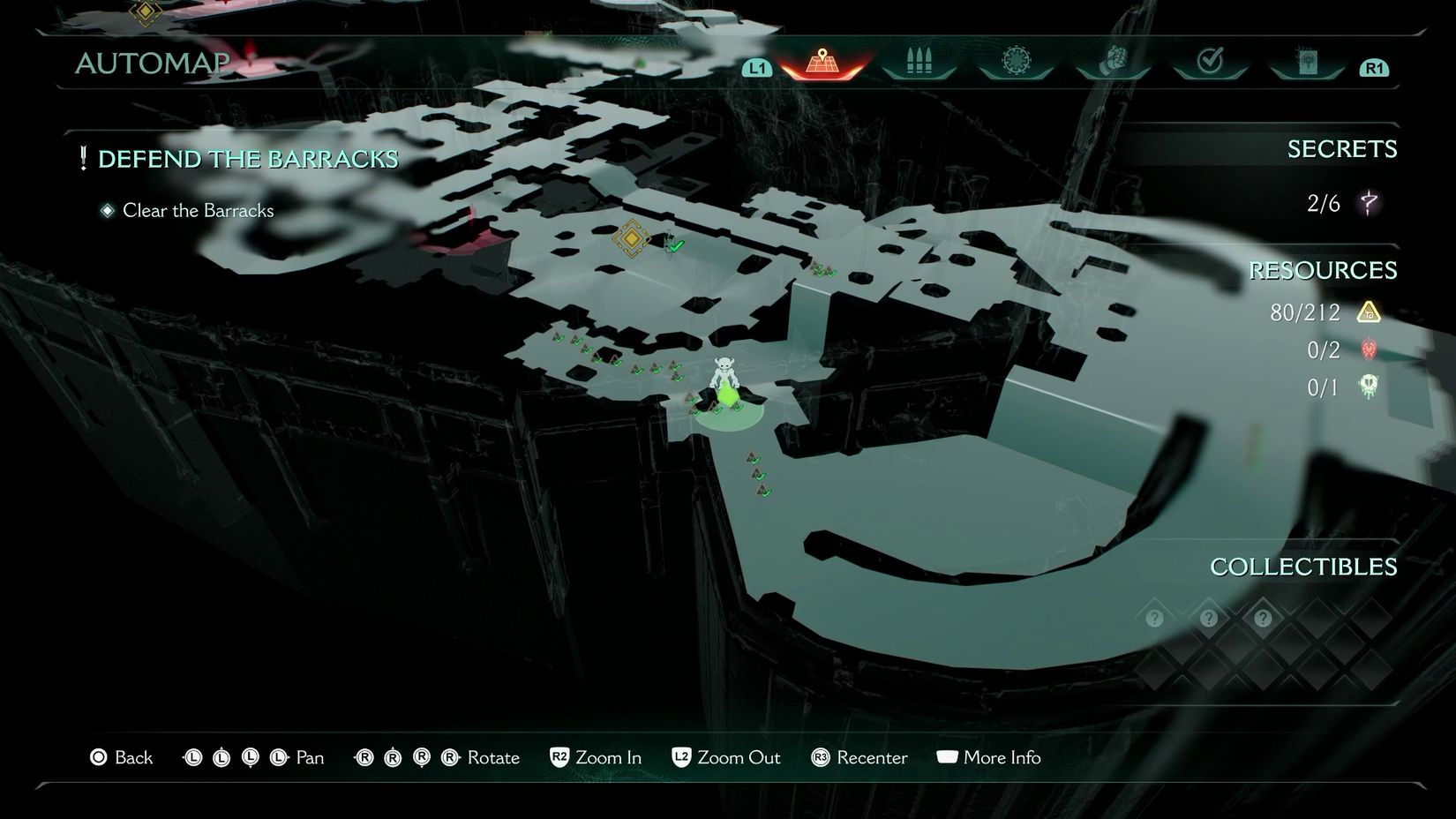
Task: Switch to the gauntlet fist tab
Action: point(1114,62)
